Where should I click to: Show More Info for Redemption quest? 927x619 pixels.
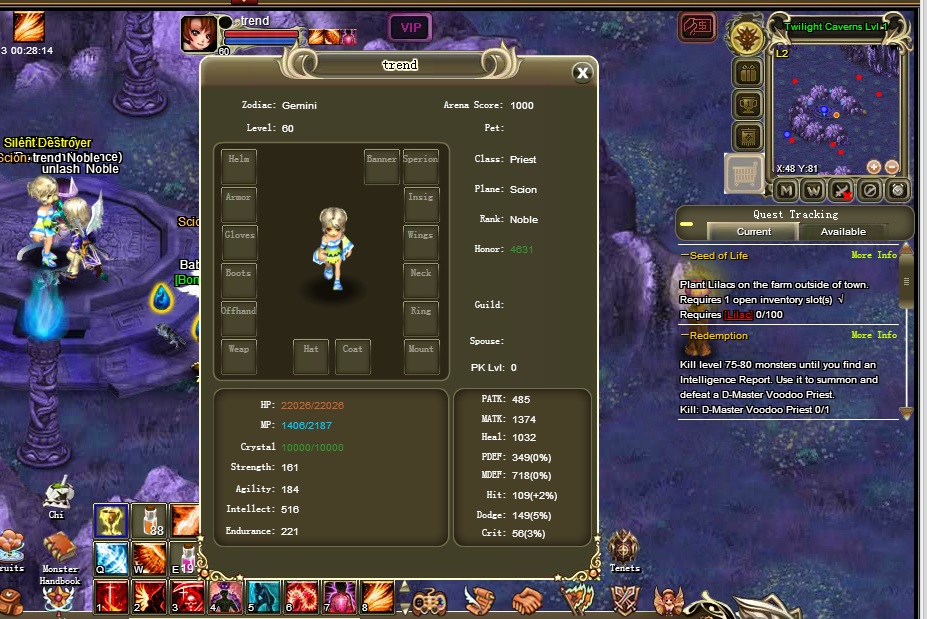click(873, 336)
